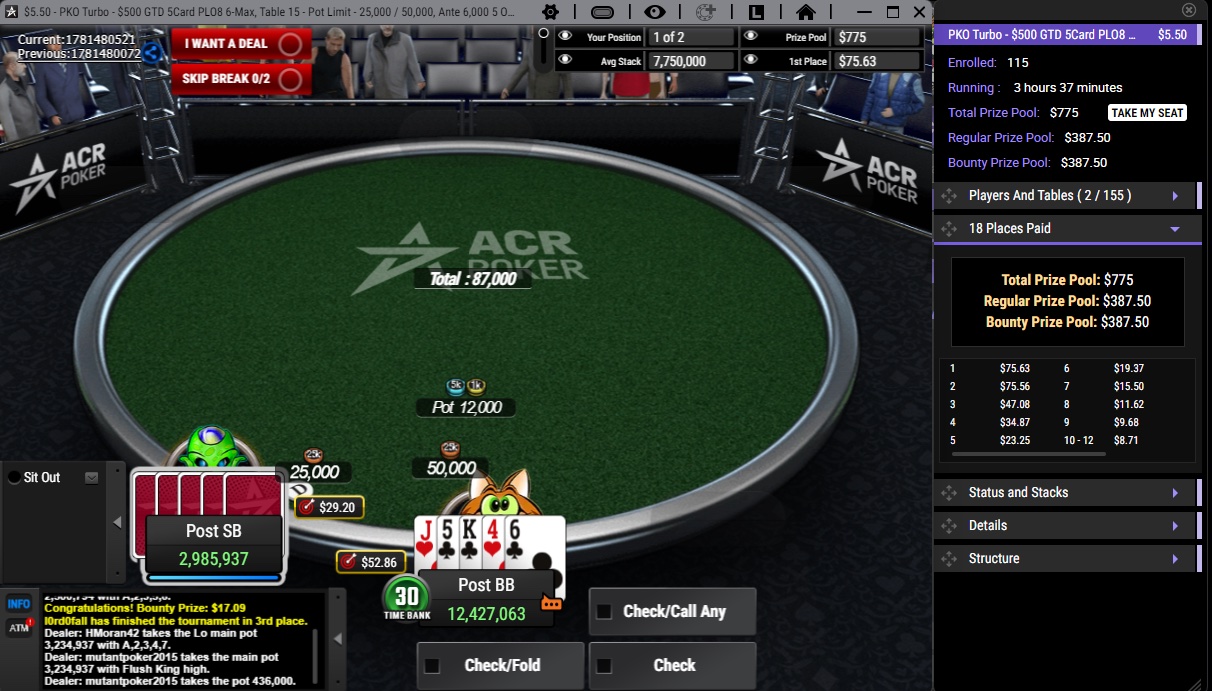The width and height of the screenshot is (1212, 691).
Task: Switch to the INFO chat tab
Action: 18,604
